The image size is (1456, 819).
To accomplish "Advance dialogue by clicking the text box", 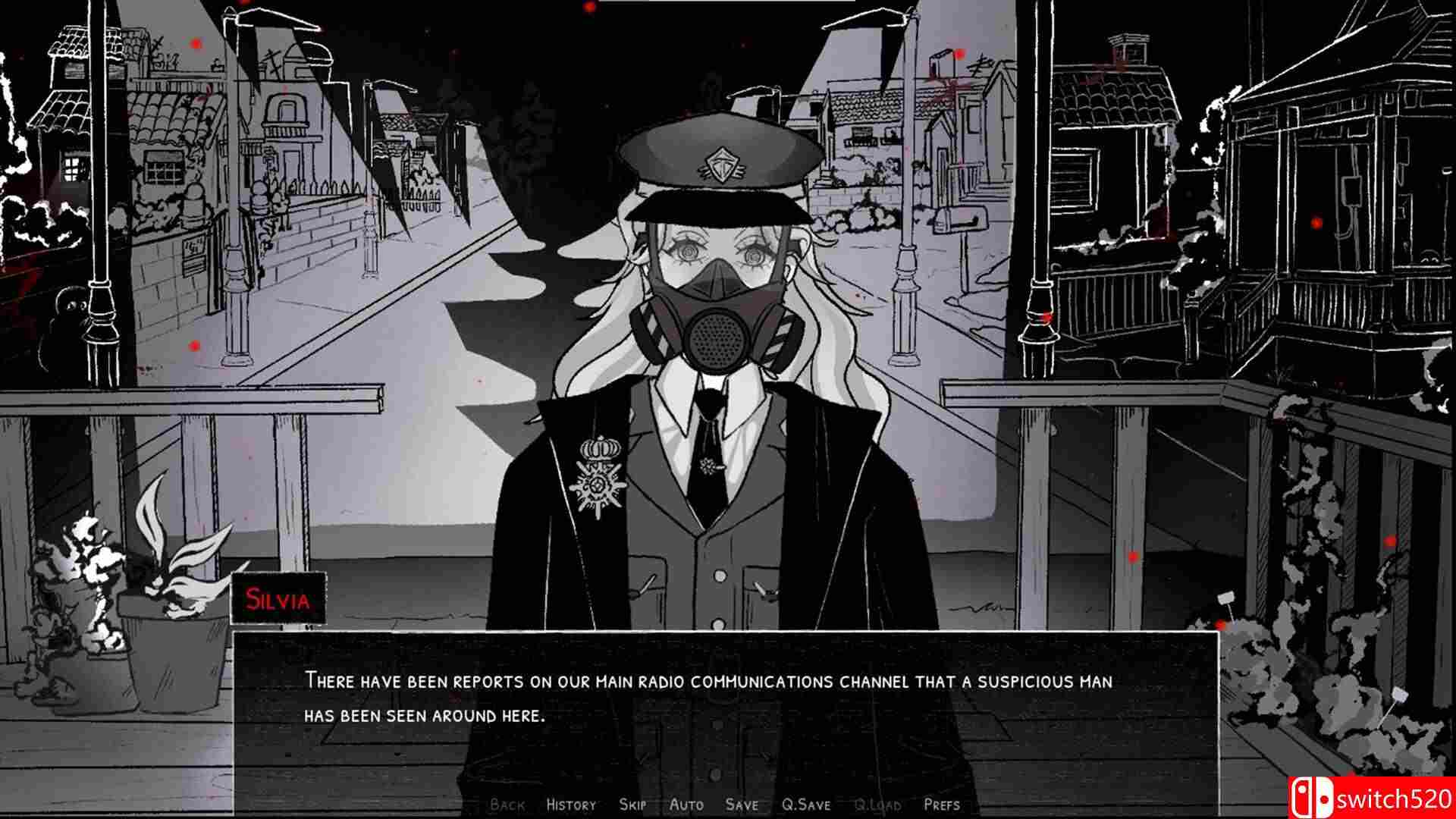I will (x=728, y=698).
